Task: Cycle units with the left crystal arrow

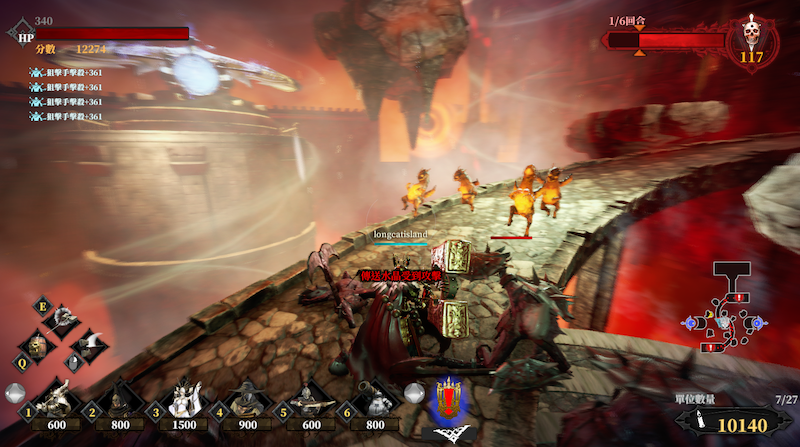Action: tap(14, 393)
